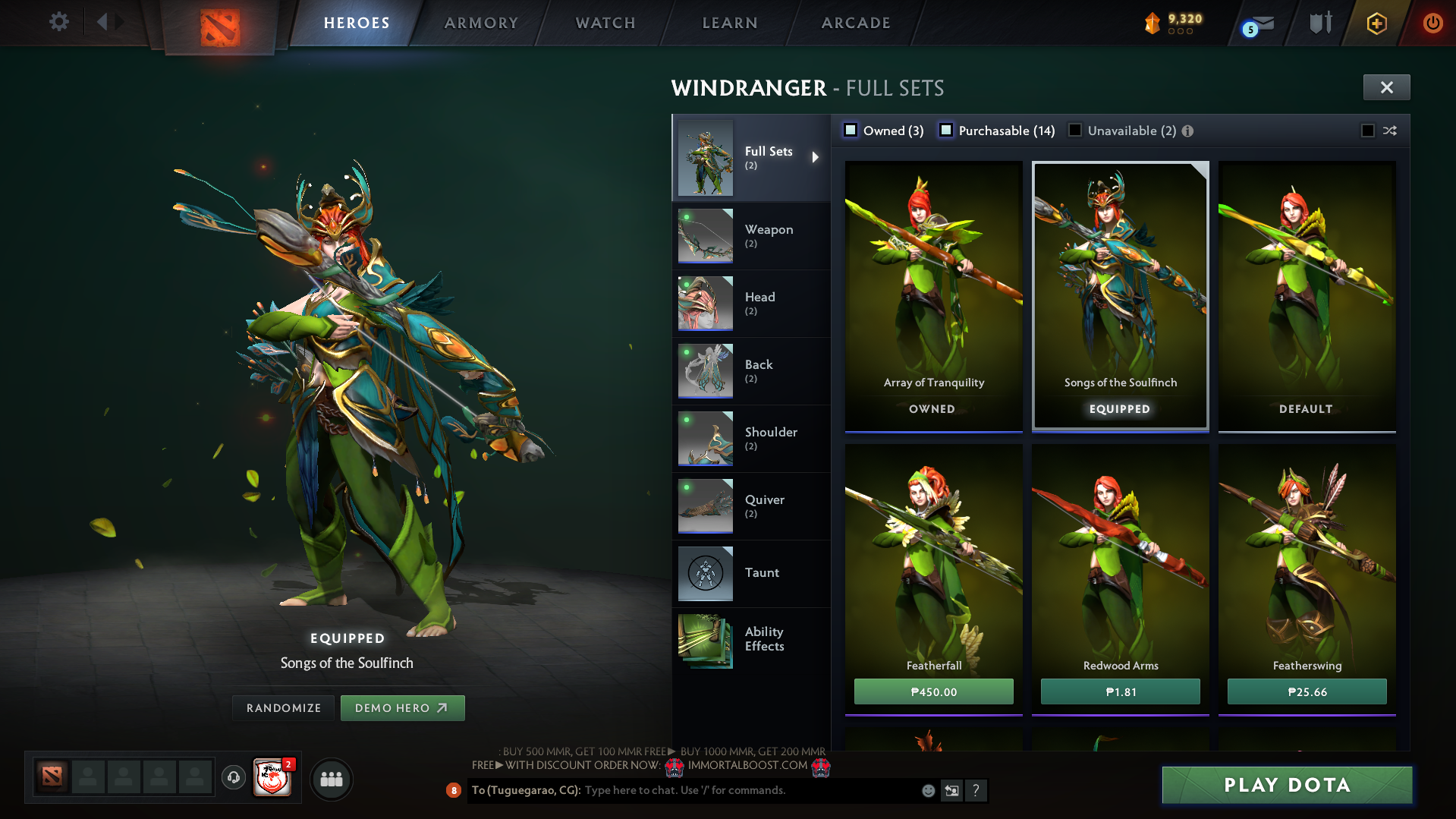The image size is (1456, 819).
Task: Click the power/exit icon top right
Action: point(1433,23)
